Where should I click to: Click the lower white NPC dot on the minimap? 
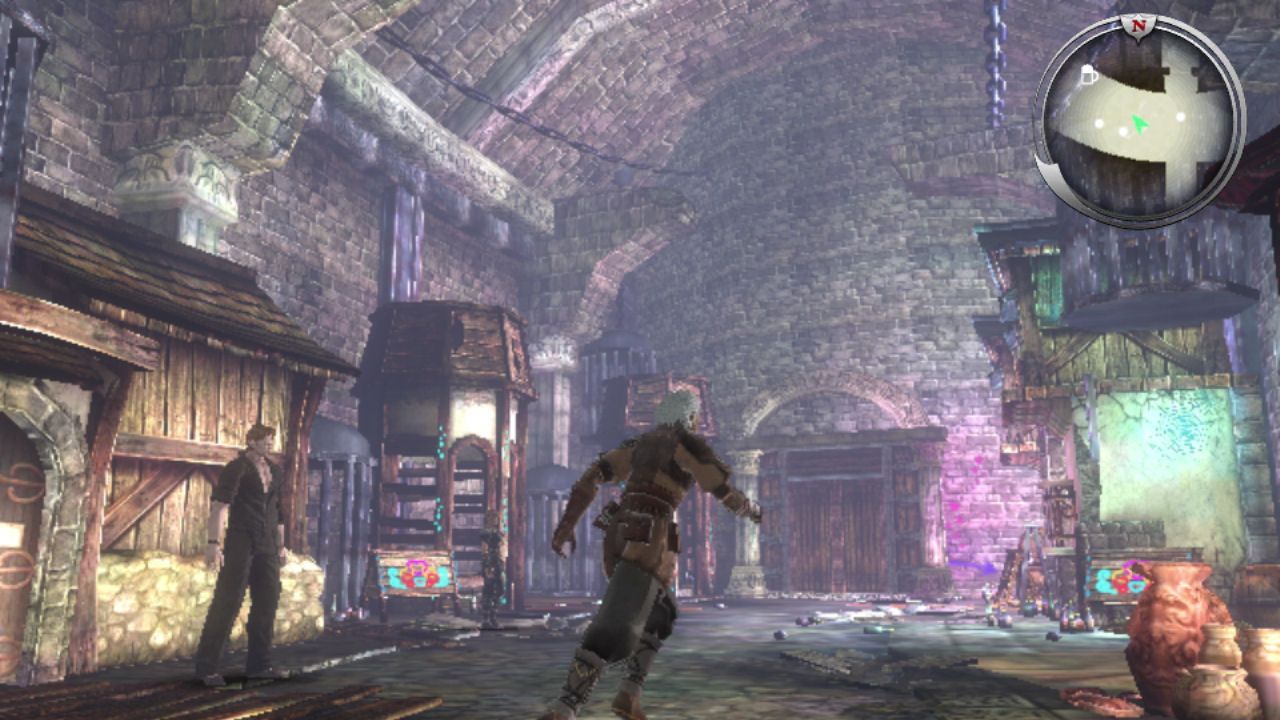pyautogui.click(x=1124, y=131)
